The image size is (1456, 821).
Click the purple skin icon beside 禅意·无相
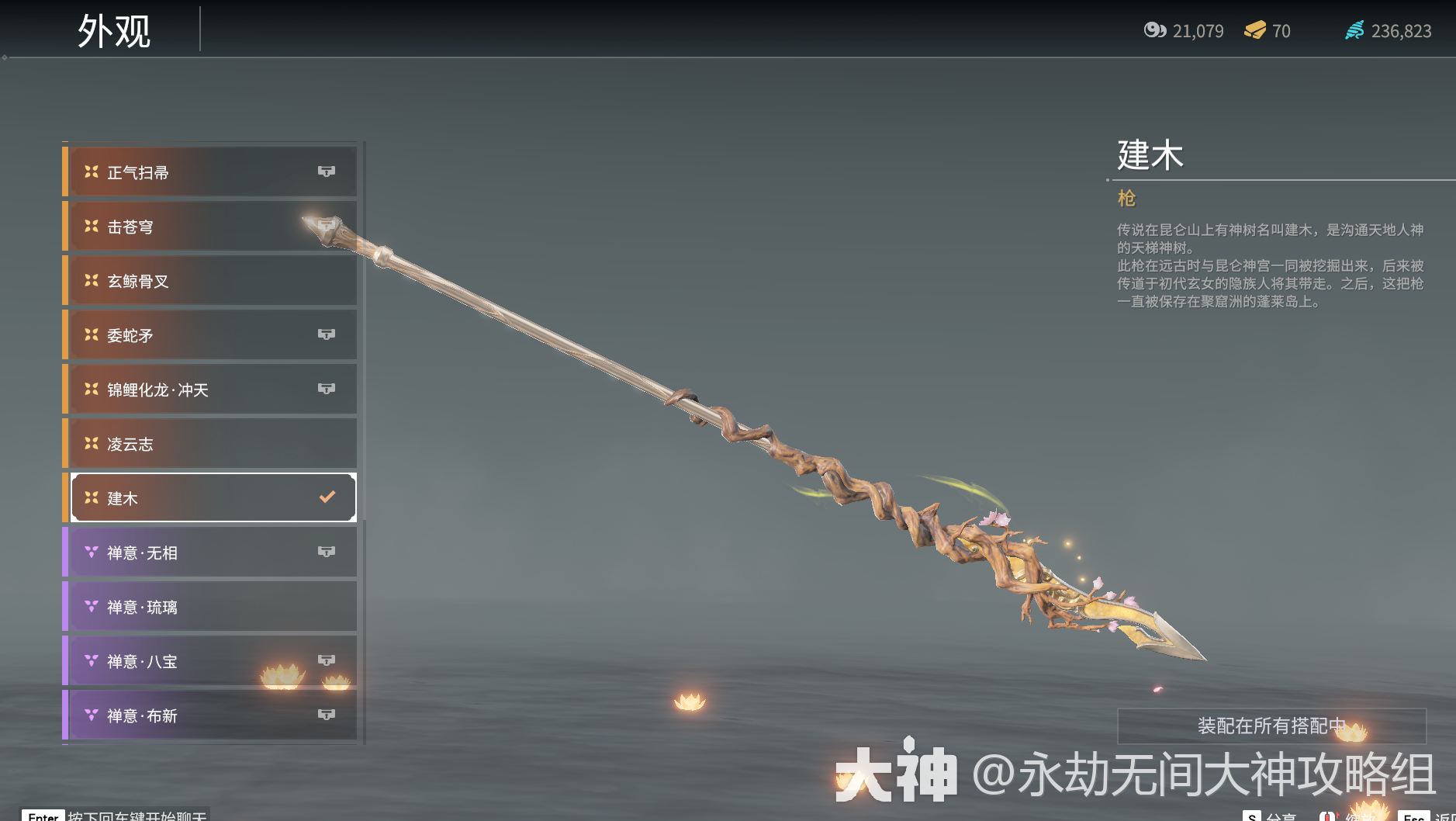pos(91,552)
